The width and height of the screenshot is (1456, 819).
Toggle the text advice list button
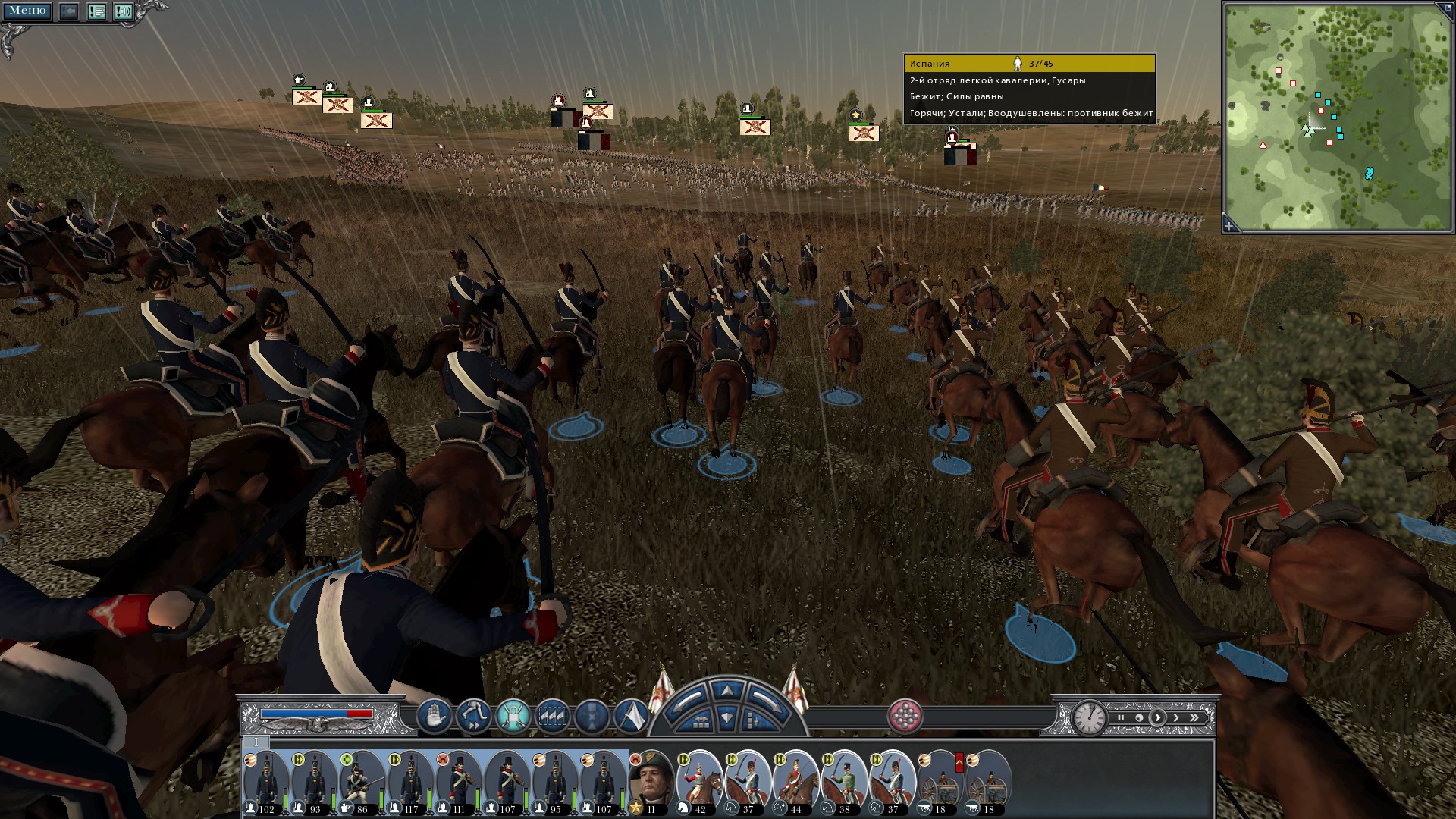point(96,11)
